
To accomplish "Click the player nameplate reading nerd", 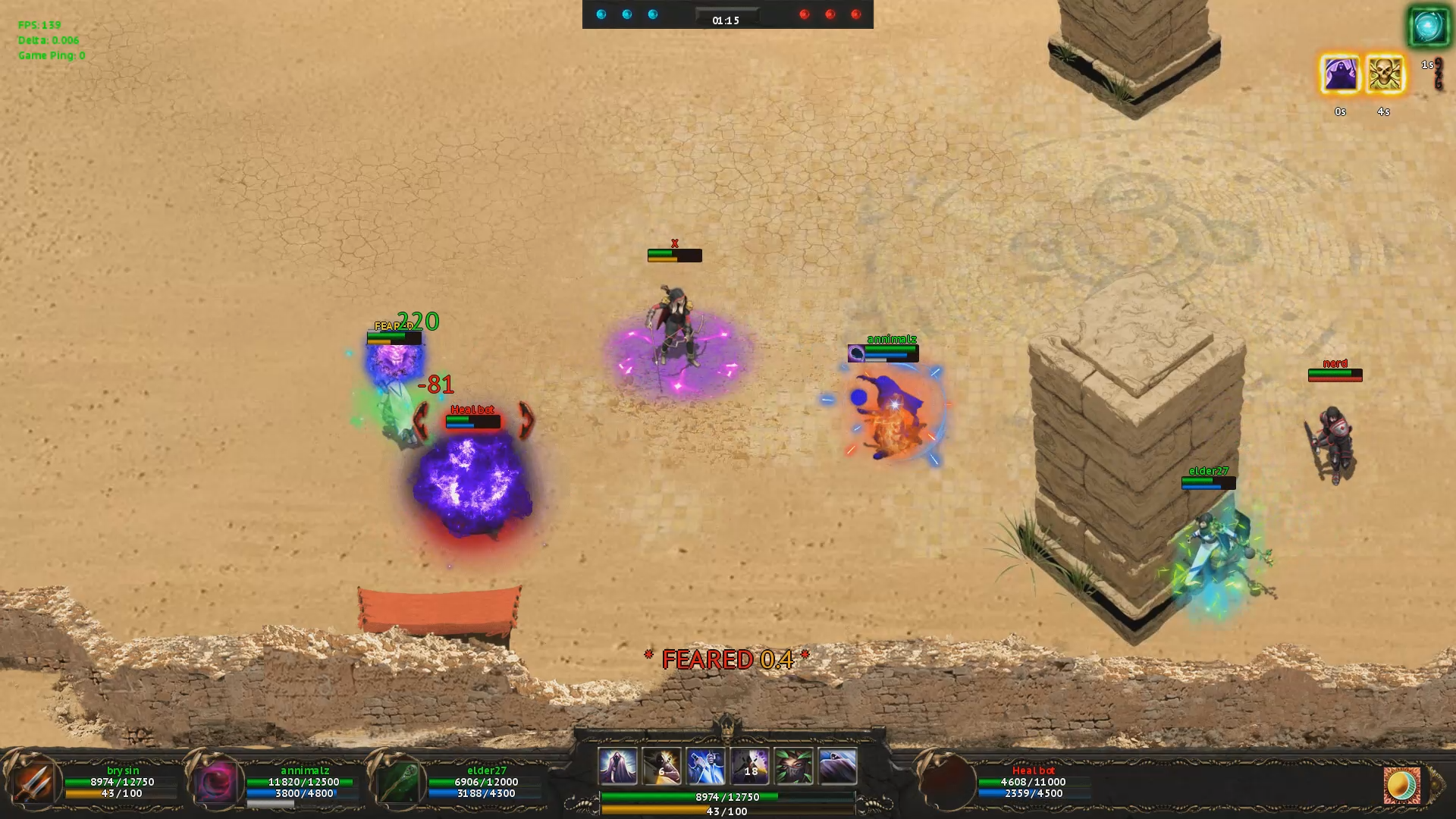I will (x=1337, y=363).
